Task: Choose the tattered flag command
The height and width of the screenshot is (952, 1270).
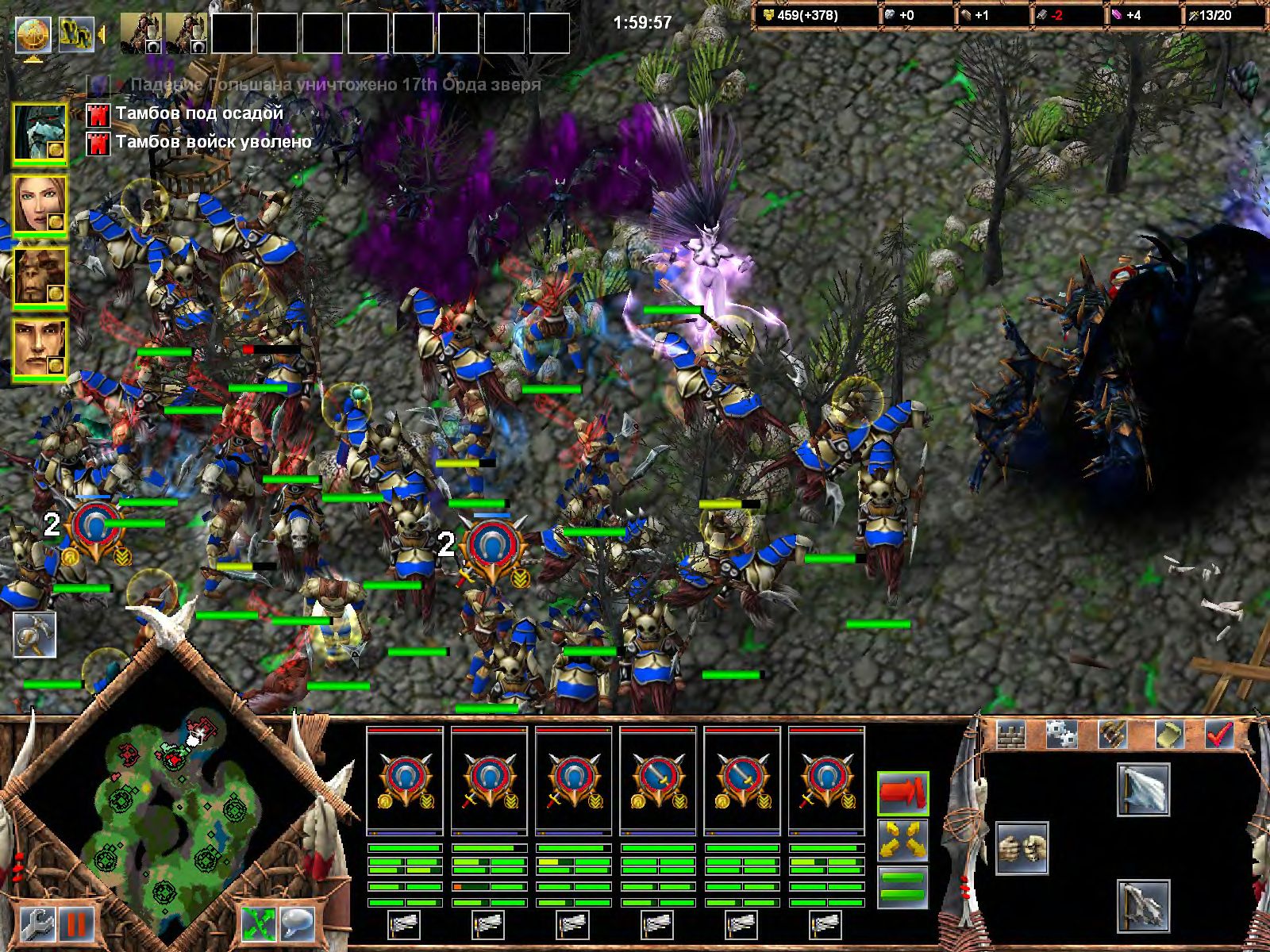Action: coord(1143,905)
